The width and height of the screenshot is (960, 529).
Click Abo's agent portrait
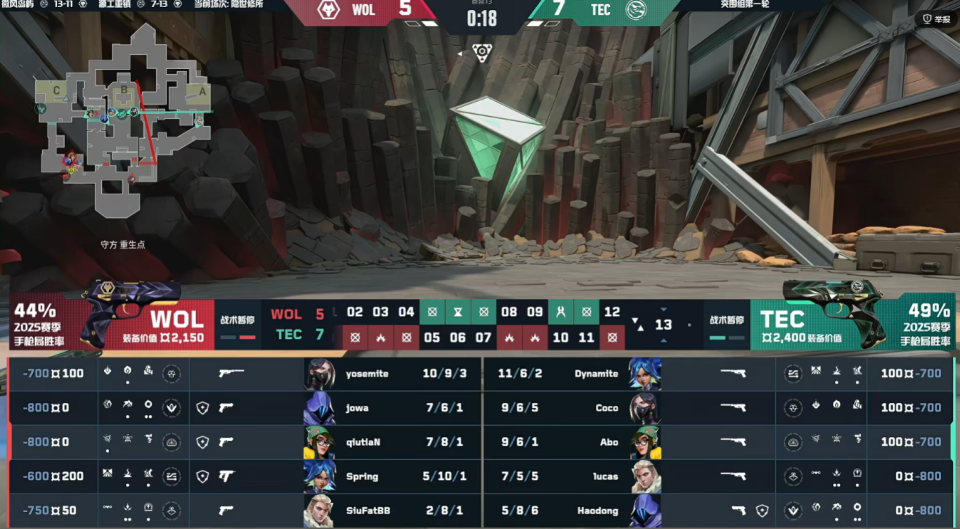pos(645,442)
